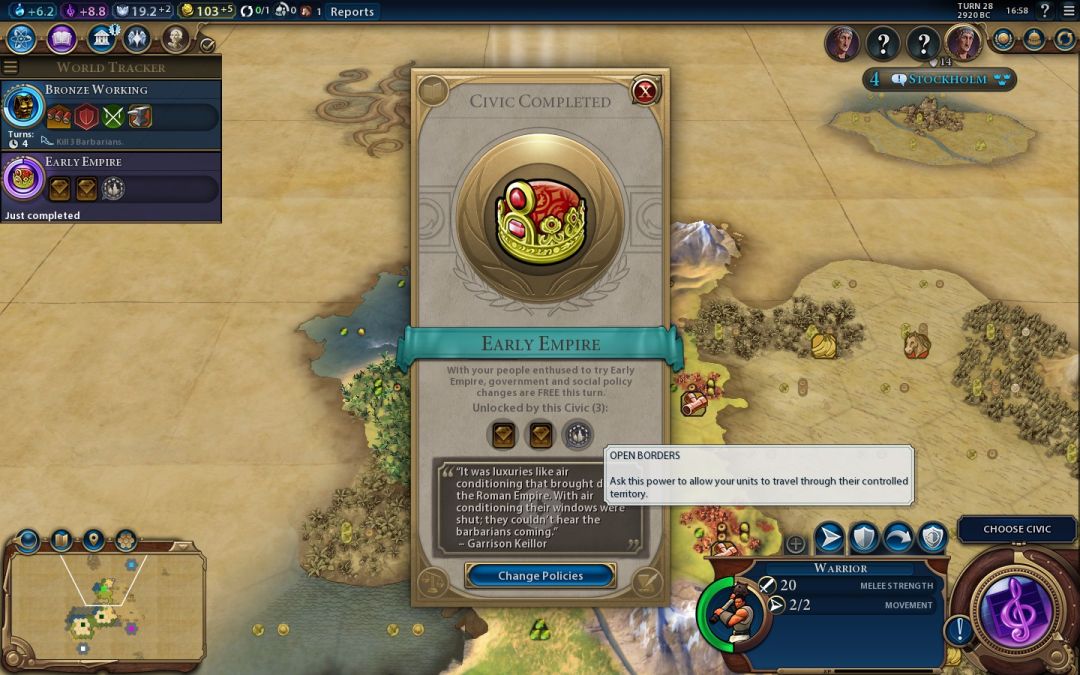Fortify the Warrior with the shield icon

pyautogui.click(x=863, y=538)
